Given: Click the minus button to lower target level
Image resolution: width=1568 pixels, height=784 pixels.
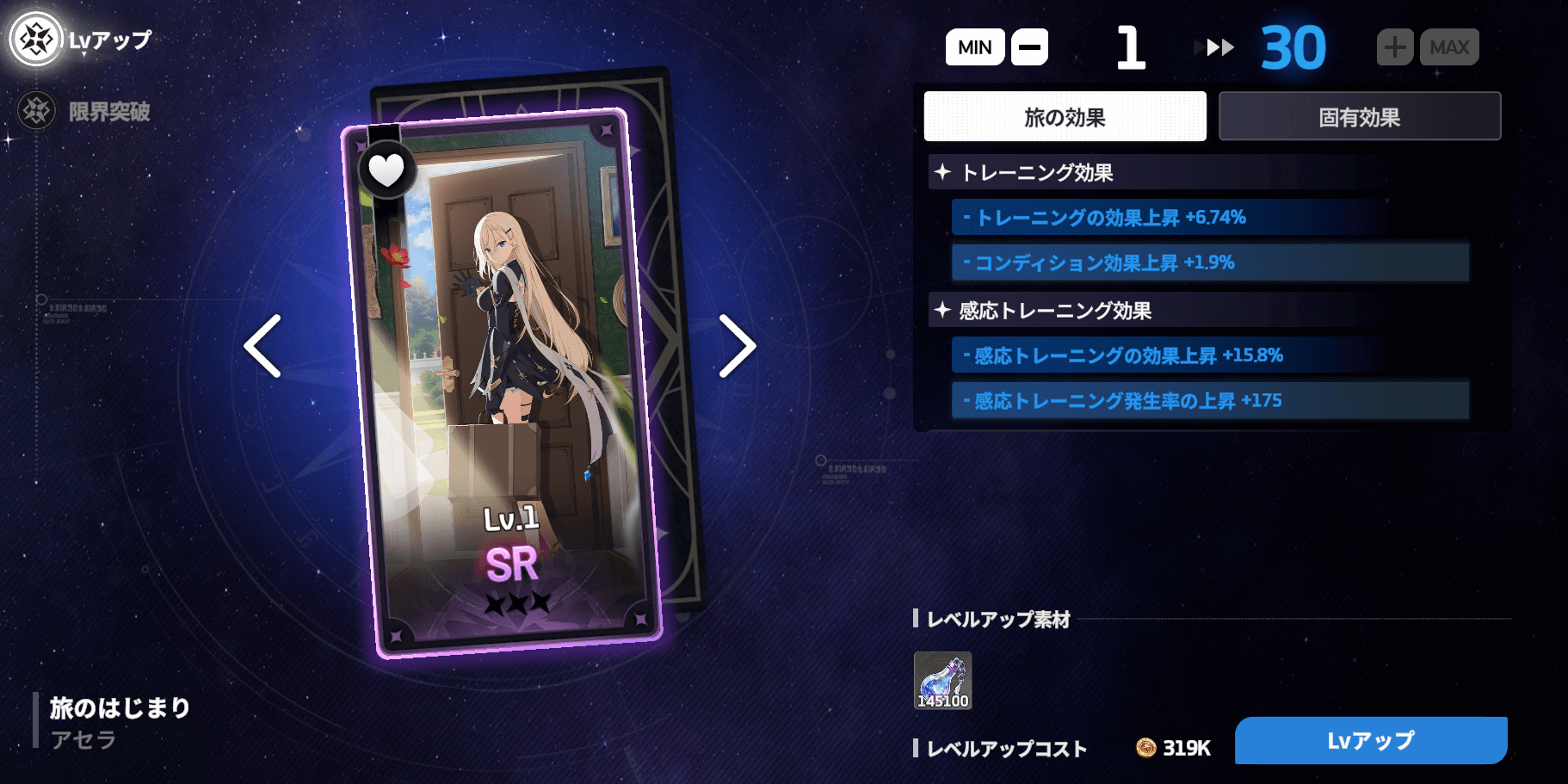Looking at the screenshot, I should tap(1029, 46).
